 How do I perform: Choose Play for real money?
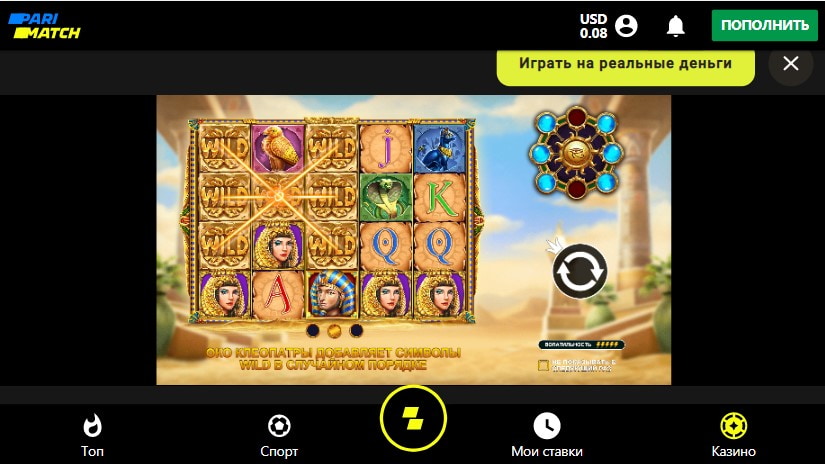(625, 64)
